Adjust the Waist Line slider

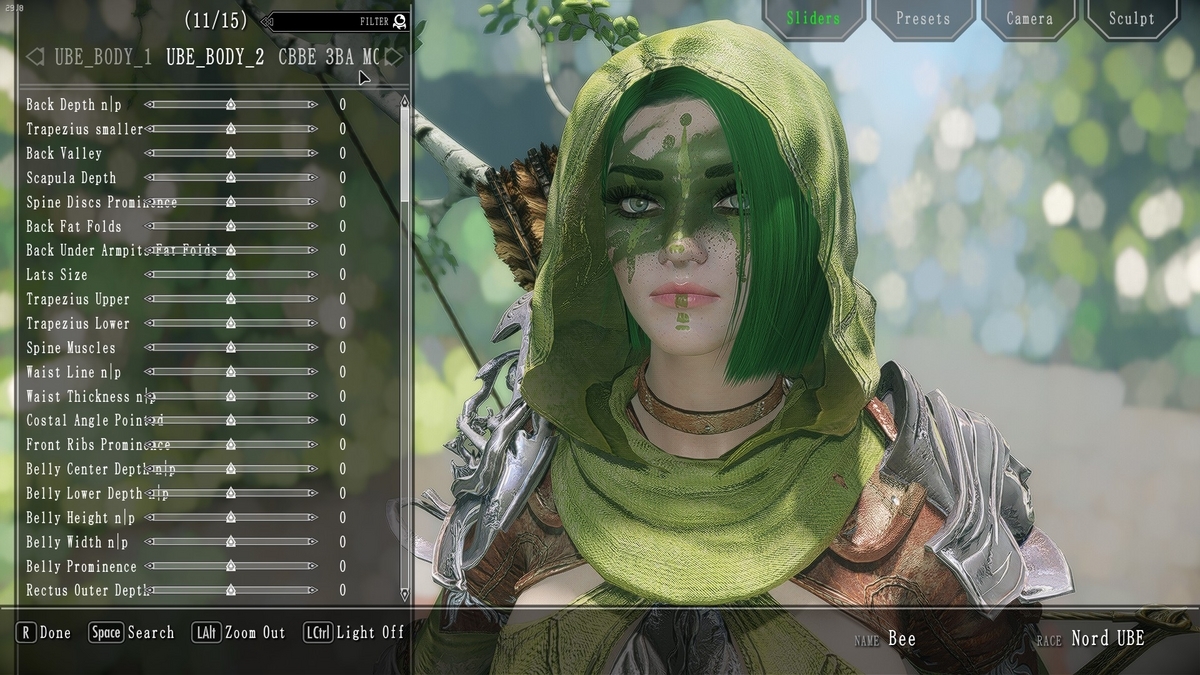(231, 372)
